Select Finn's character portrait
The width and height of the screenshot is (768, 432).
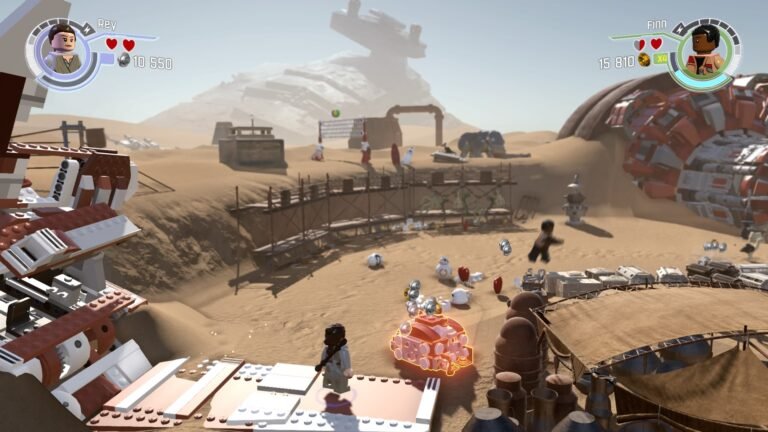coord(705,50)
